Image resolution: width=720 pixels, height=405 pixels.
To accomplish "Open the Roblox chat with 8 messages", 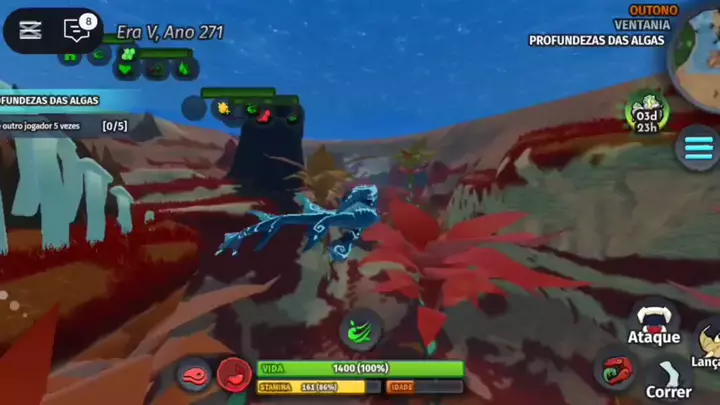I will pos(78,30).
